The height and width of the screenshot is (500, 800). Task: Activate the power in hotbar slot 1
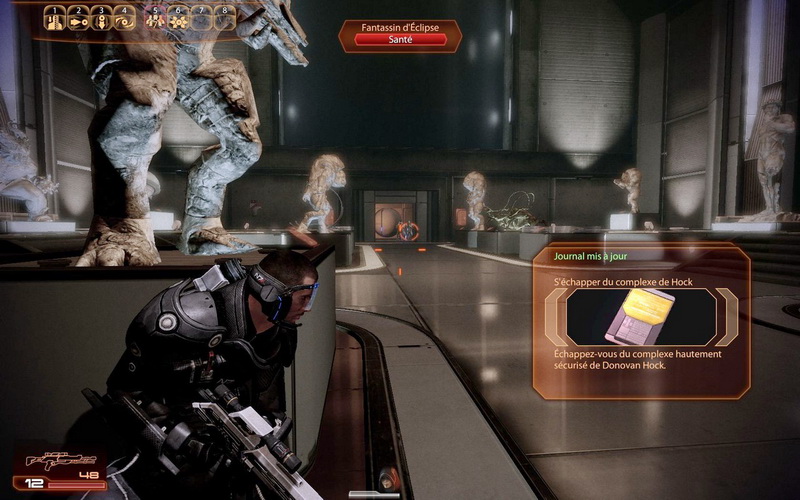54,18
